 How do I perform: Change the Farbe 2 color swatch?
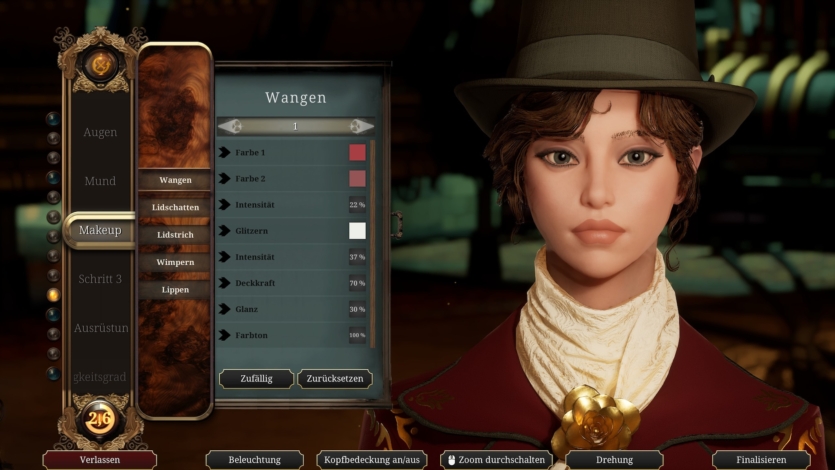[357, 178]
